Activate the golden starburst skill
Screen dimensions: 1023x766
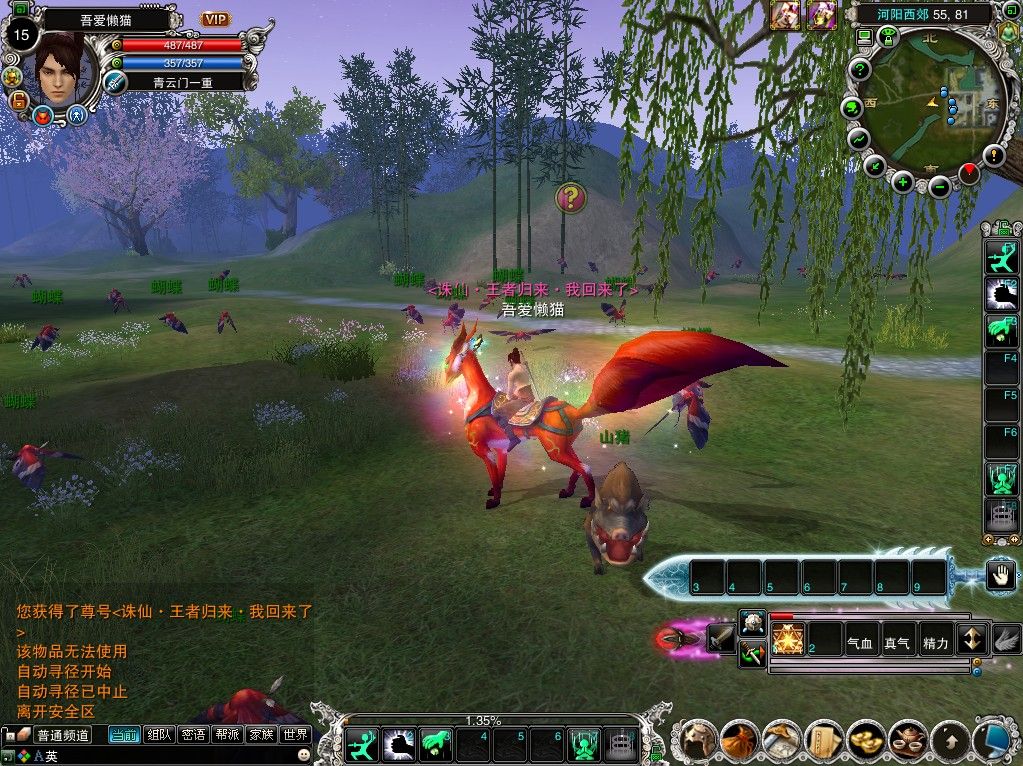[x=788, y=638]
